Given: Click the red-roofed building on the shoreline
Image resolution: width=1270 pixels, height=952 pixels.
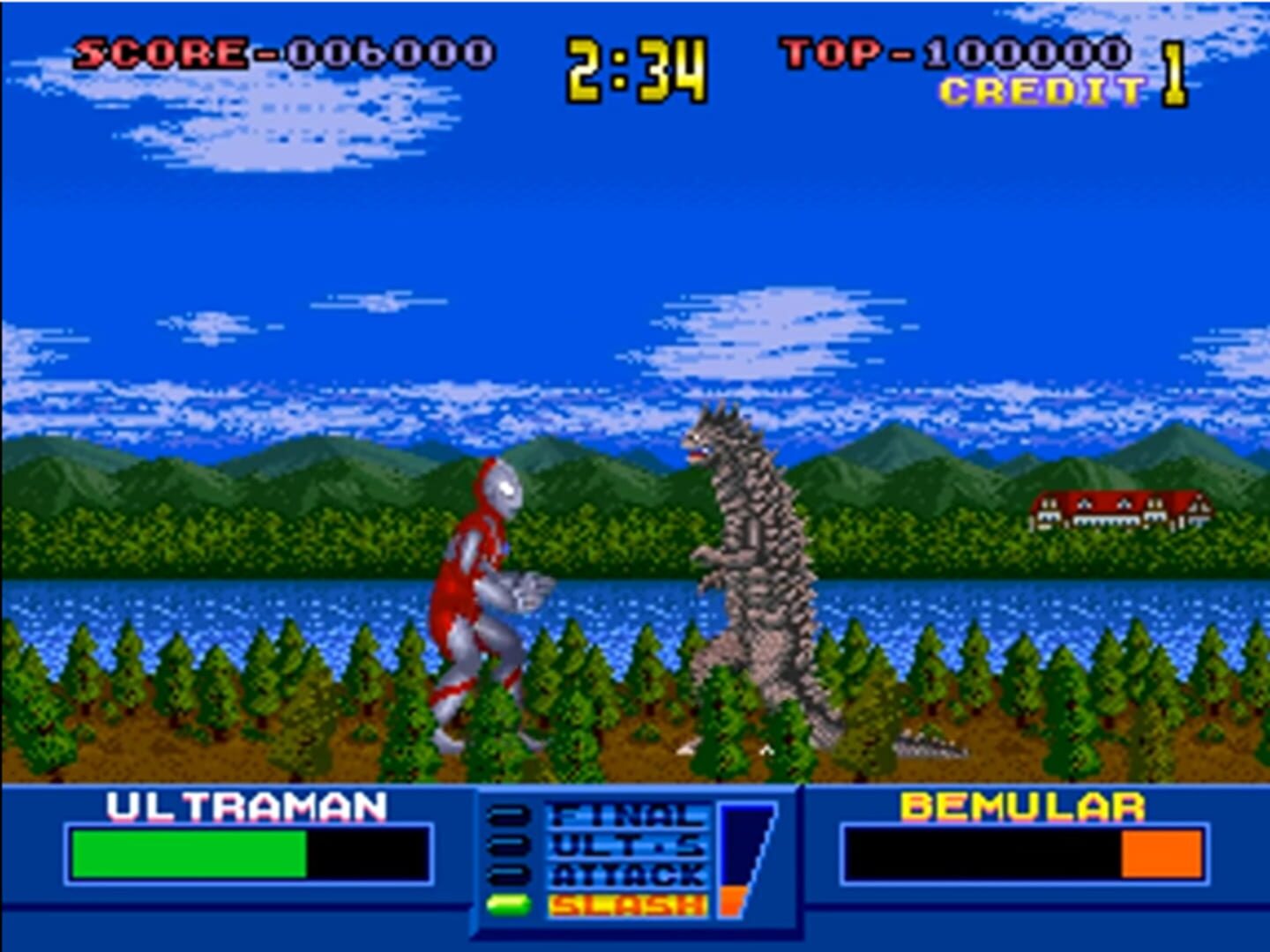Looking at the screenshot, I should 1118,509.
